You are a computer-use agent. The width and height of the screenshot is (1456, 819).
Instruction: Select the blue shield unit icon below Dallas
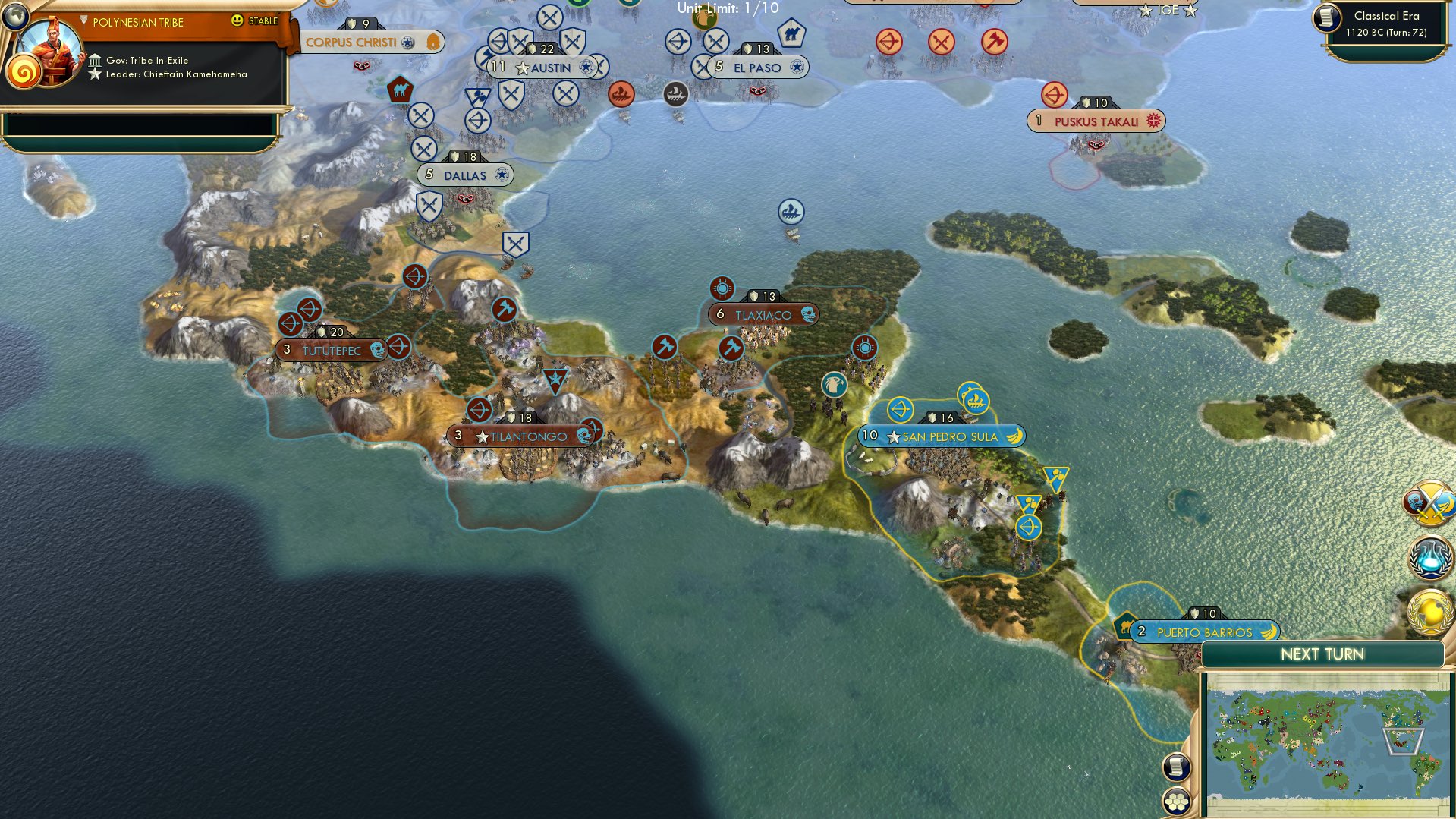[429, 205]
